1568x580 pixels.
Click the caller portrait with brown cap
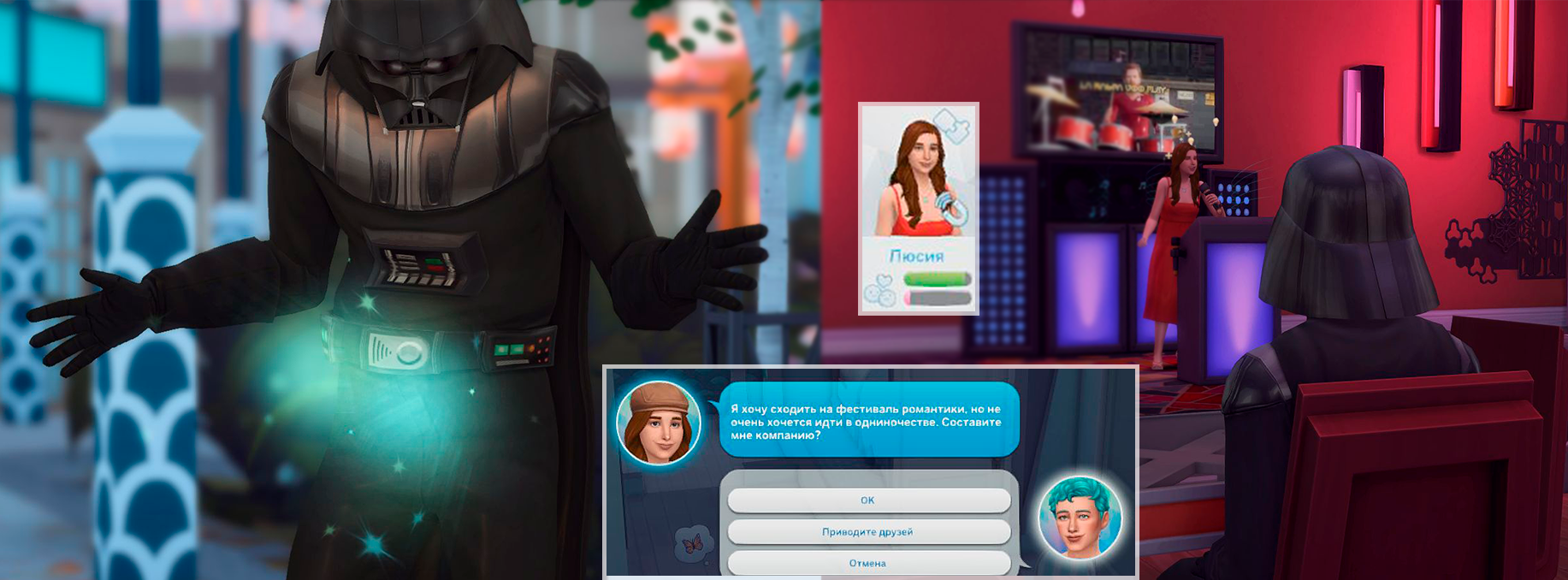point(659,423)
